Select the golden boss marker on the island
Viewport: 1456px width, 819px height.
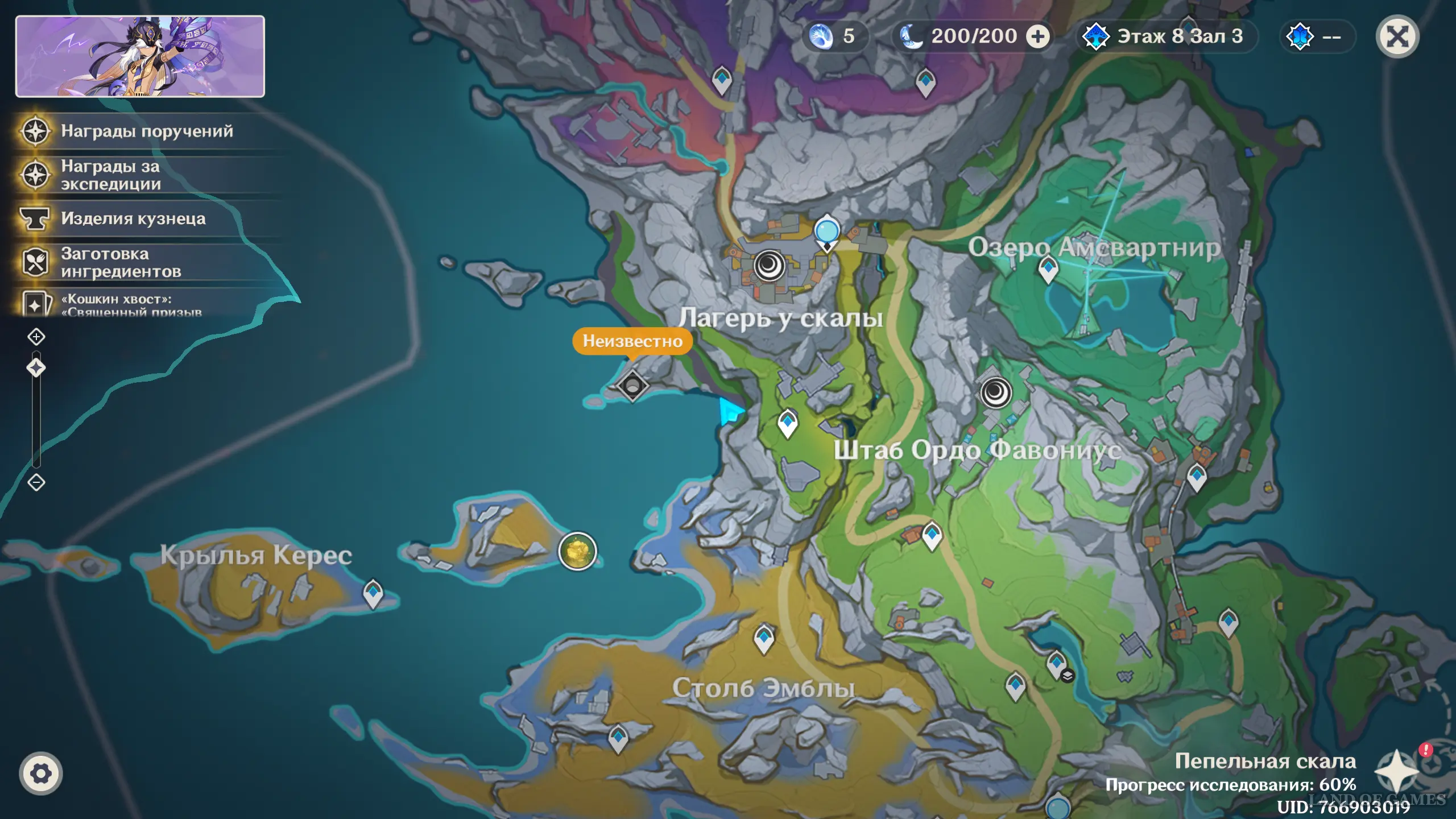(577, 551)
